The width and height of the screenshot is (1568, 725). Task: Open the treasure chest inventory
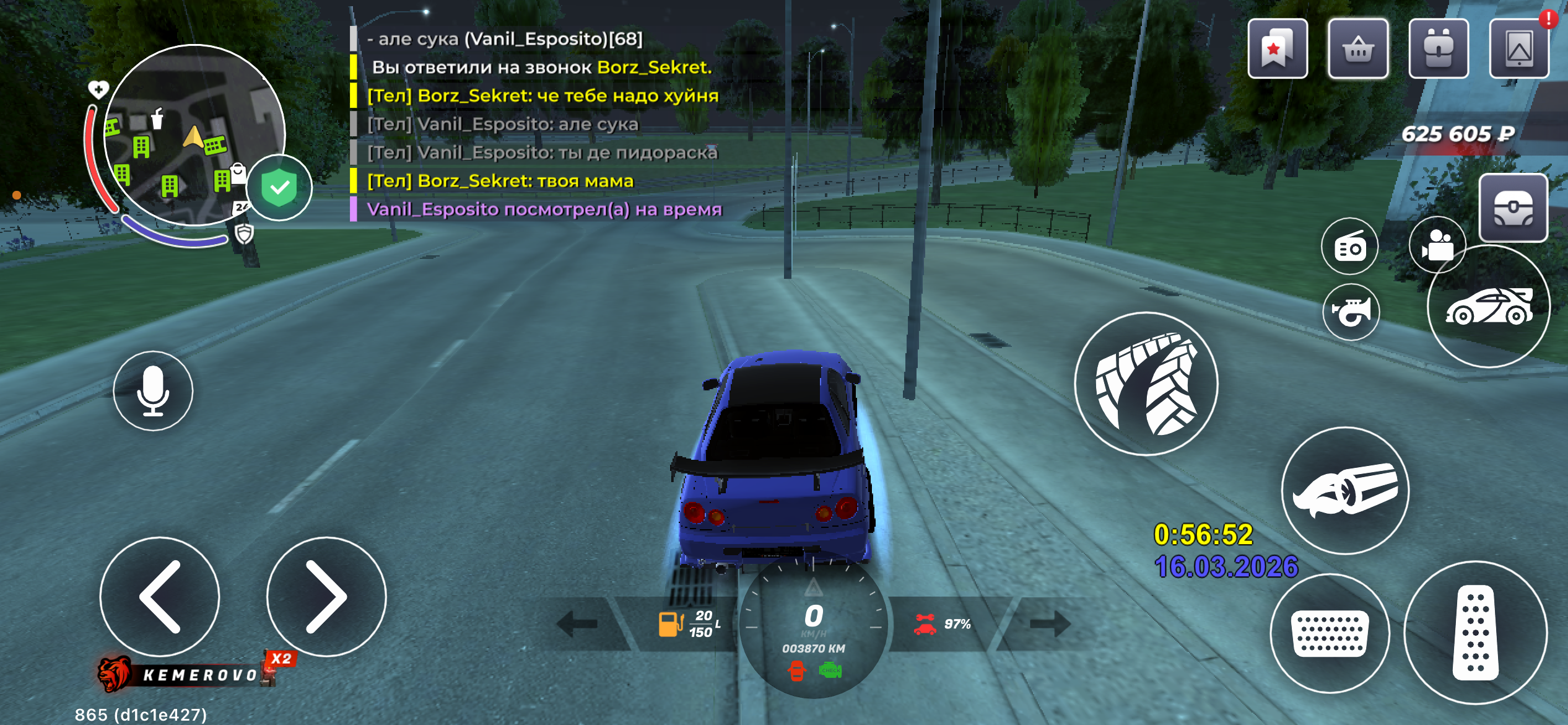click(x=1513, y=208)
